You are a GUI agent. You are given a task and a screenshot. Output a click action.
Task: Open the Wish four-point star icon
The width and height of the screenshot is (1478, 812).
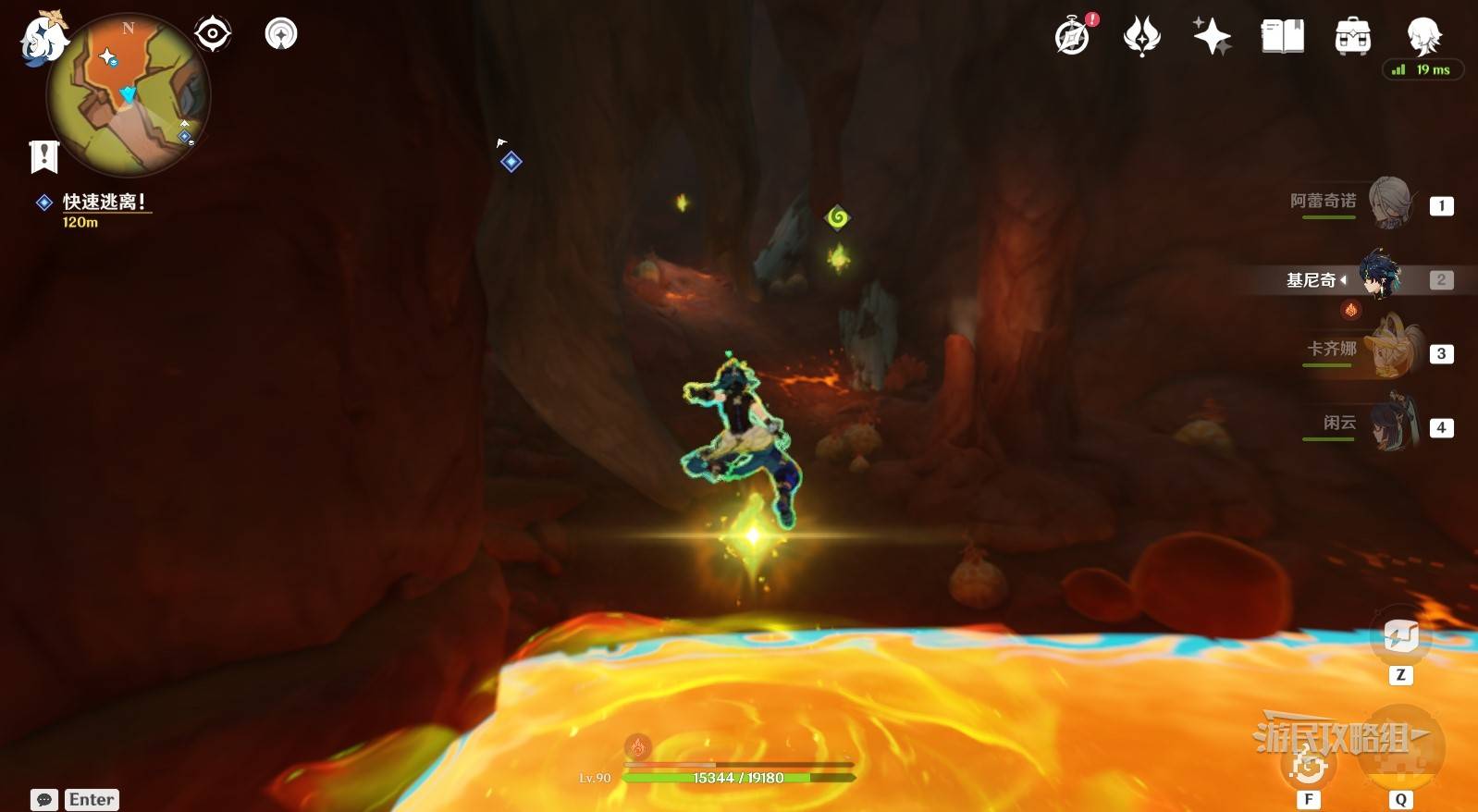coord(1212,36)
